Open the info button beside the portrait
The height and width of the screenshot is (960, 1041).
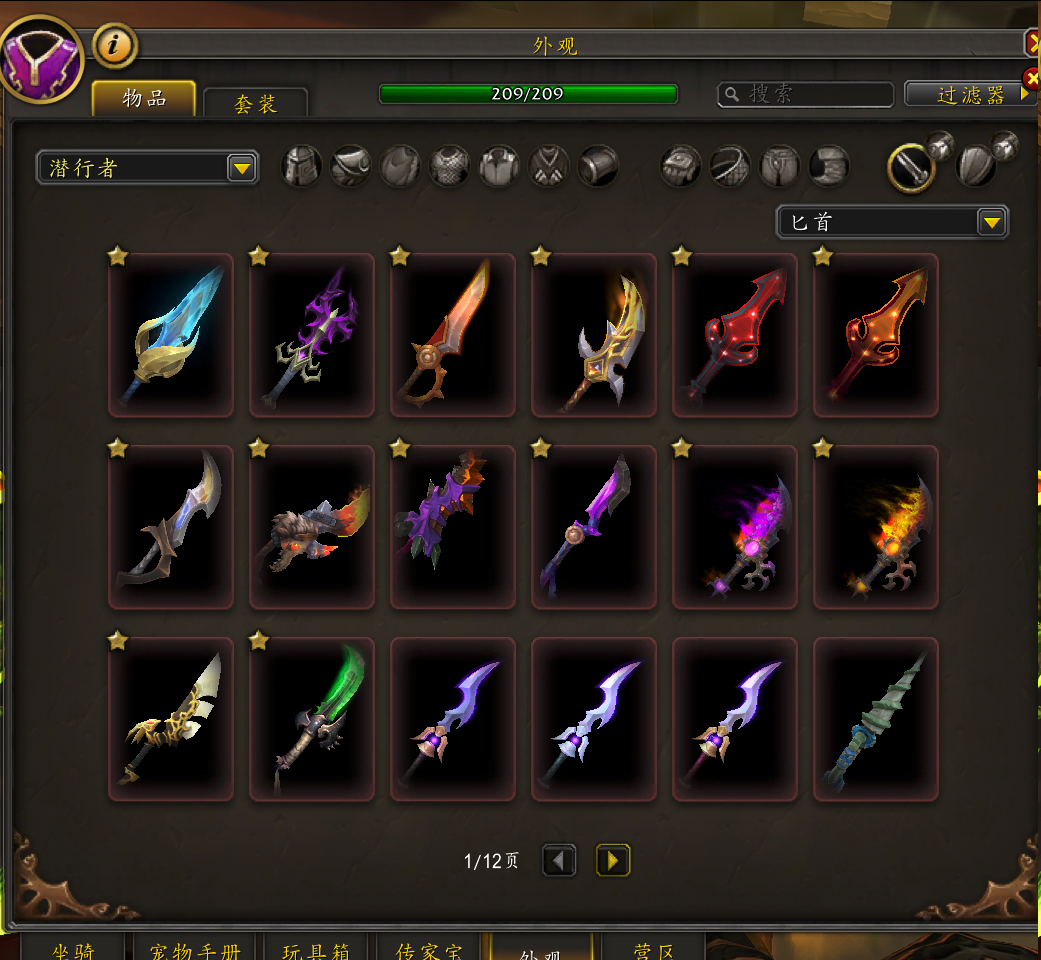[115, 45]
